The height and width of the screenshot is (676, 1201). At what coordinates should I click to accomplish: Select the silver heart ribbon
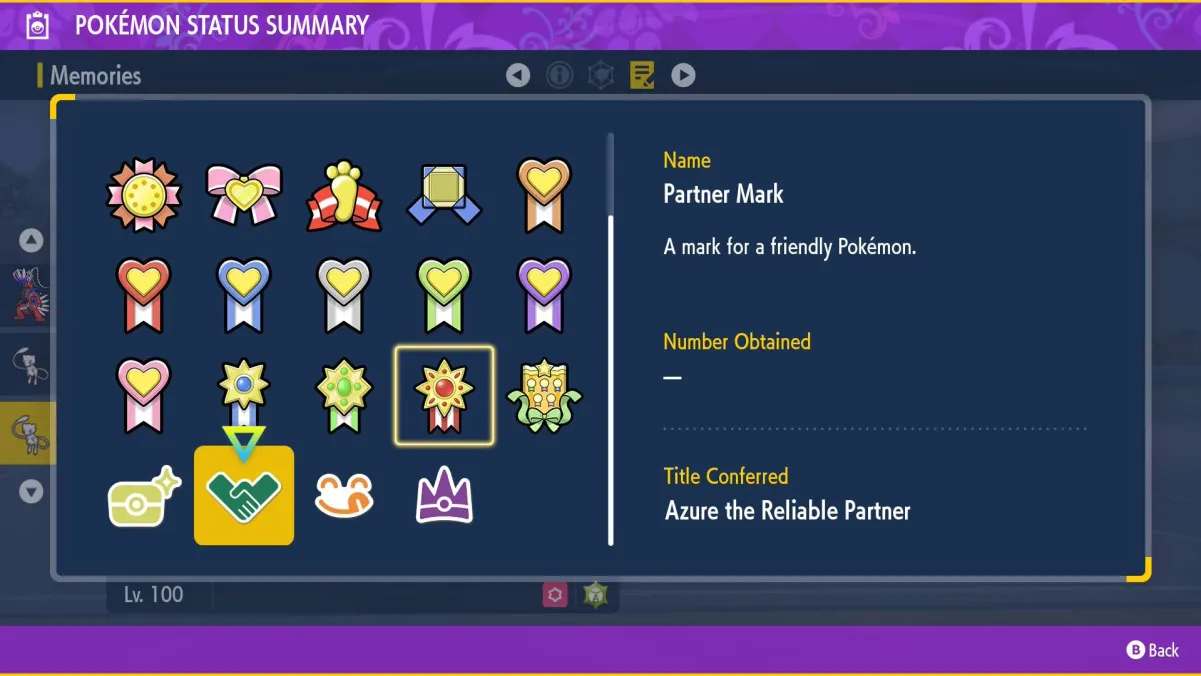click(344, 295)
